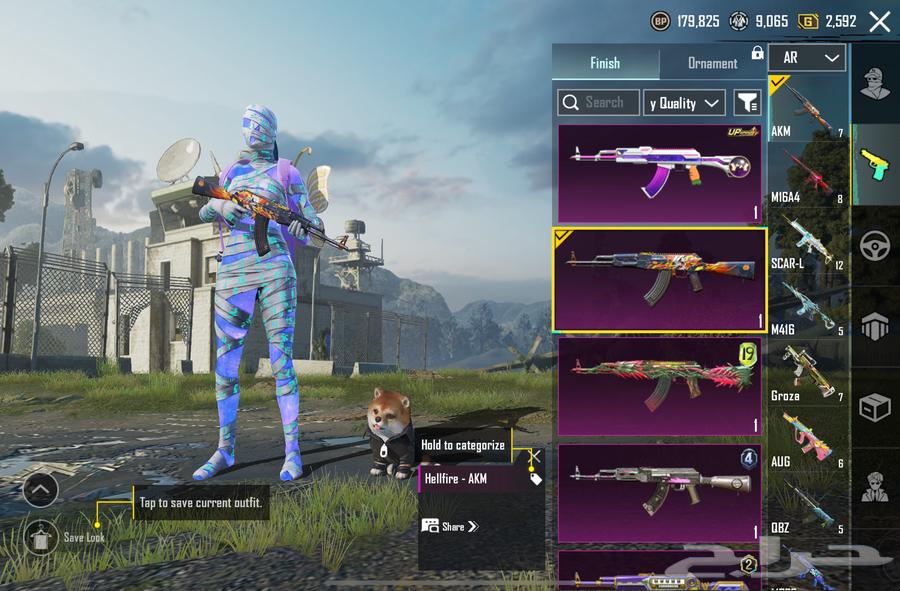Viewport: 900px width, 591px height.
Task: Choose the M16A4 weapon entry
Action: click(x=807, y=174)
